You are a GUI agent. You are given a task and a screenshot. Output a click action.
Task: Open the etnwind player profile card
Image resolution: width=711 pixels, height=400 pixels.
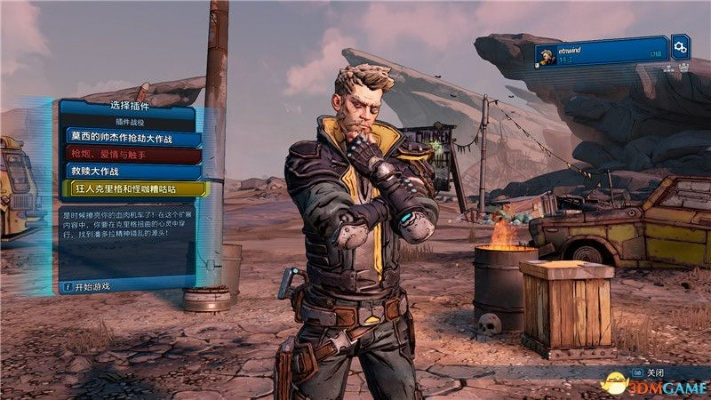click(600, 53)
